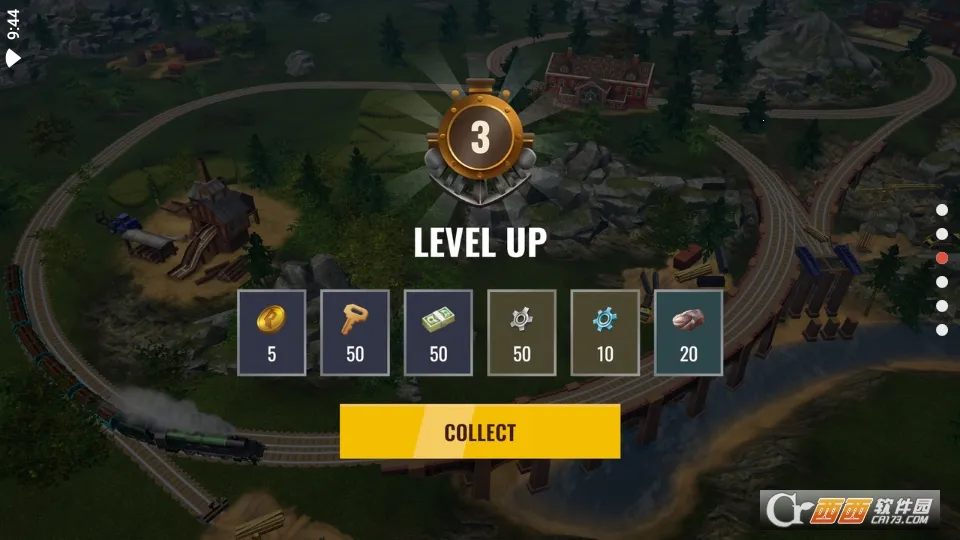The image size is (960, 540).
Task: Tap the cash bundle reward tile
Action: click(438, 333)
